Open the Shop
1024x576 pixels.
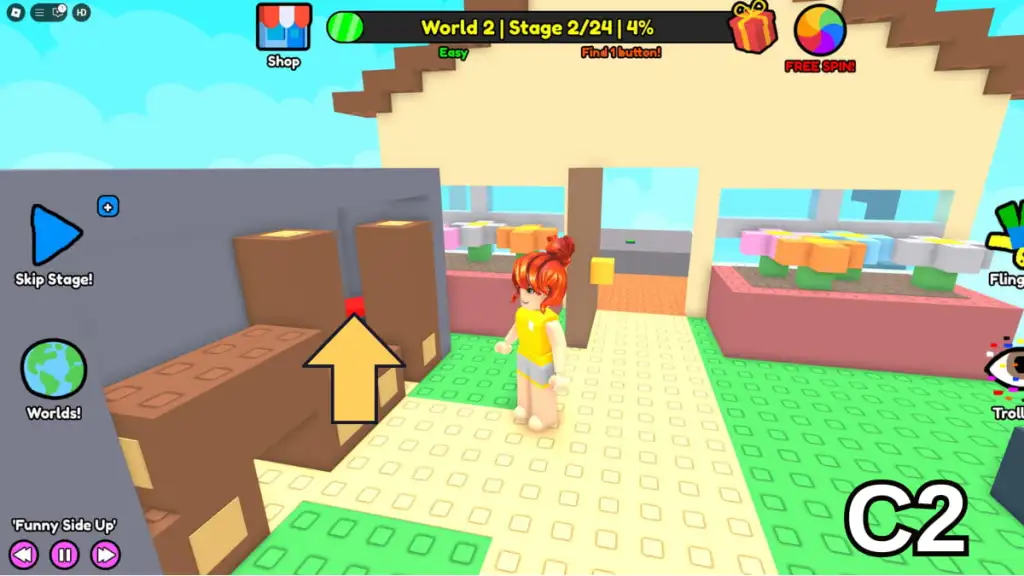283,29
